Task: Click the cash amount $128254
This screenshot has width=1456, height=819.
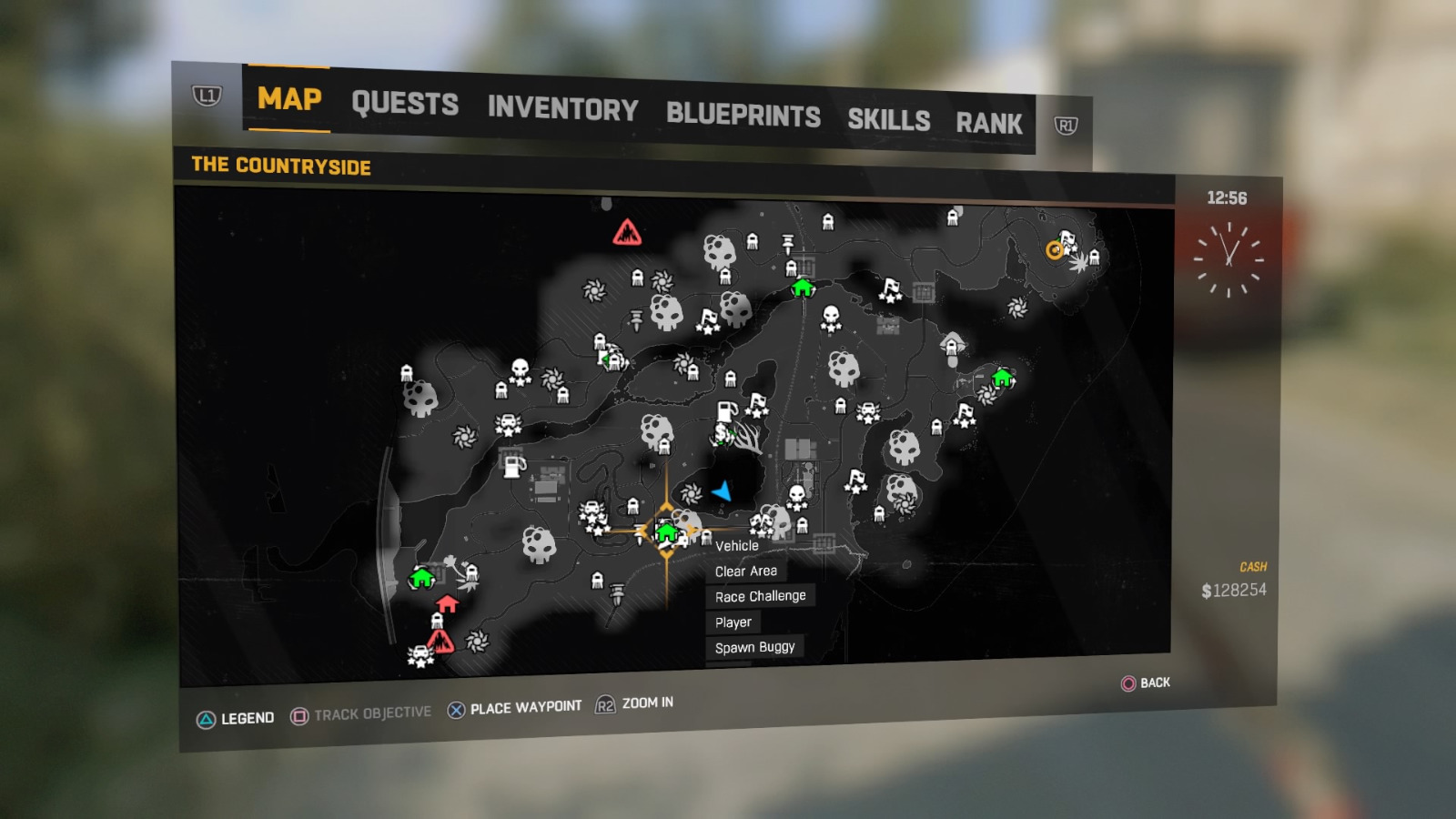Action: [x=1236, y=589]
